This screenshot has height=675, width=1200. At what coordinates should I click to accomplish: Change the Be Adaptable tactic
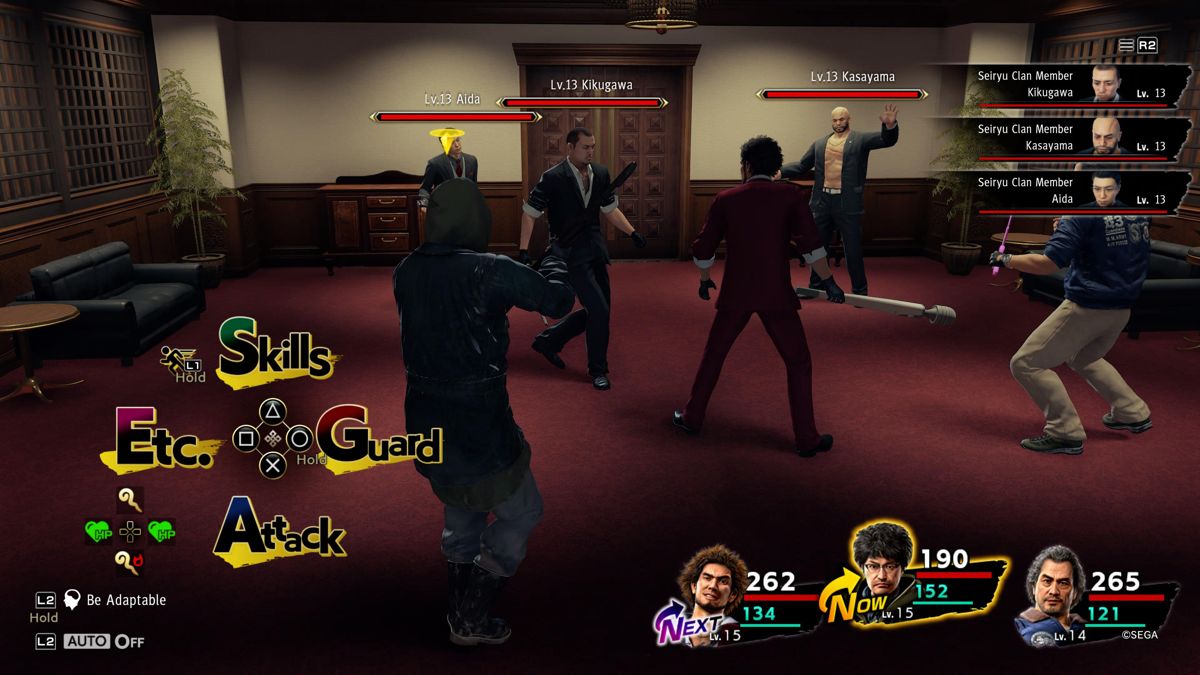coord(125,600)
